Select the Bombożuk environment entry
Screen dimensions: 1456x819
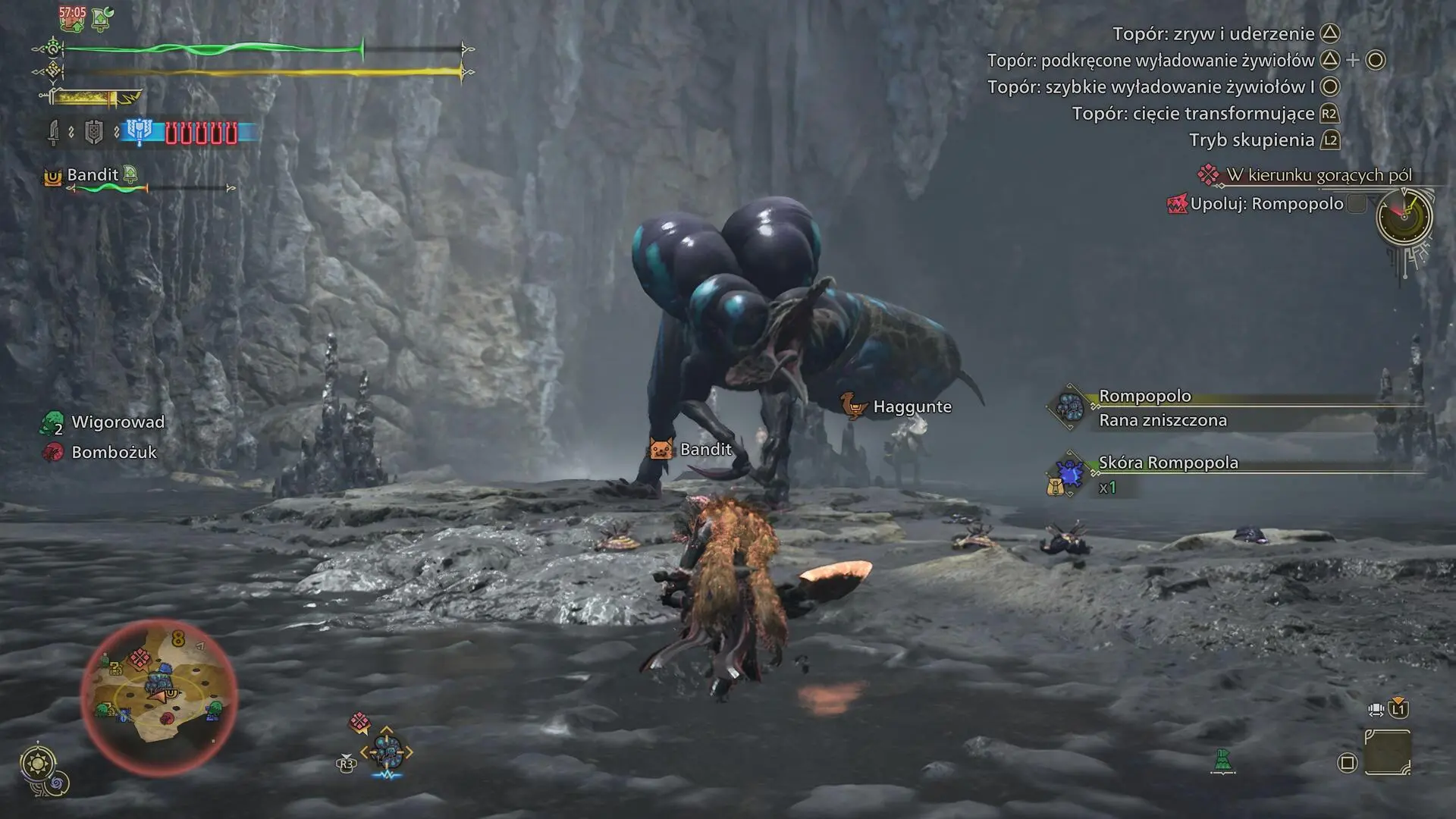point(113,453)
